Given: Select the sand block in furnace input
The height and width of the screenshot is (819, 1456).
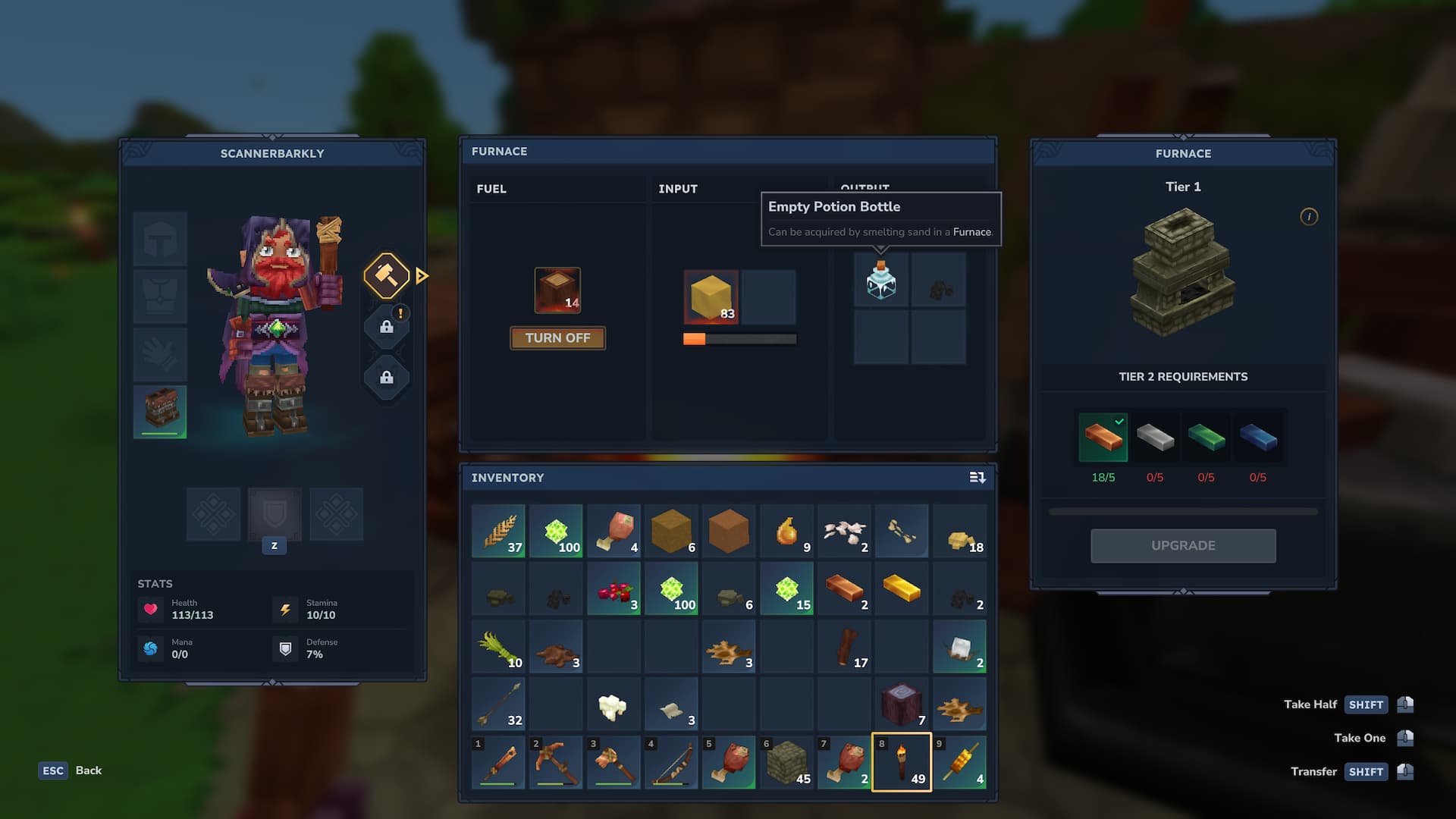Looking at the screenshot, I should [x=711, y=297].
